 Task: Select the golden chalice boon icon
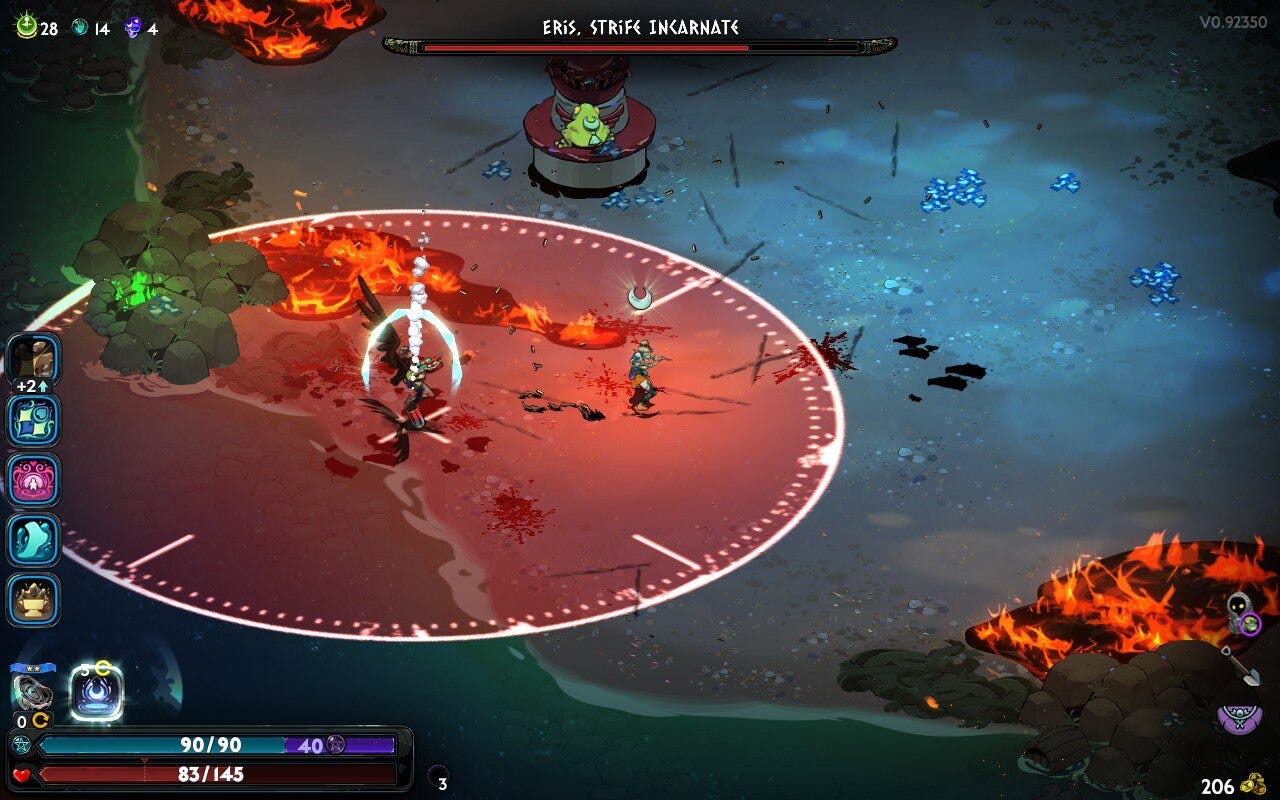(34, 599)
